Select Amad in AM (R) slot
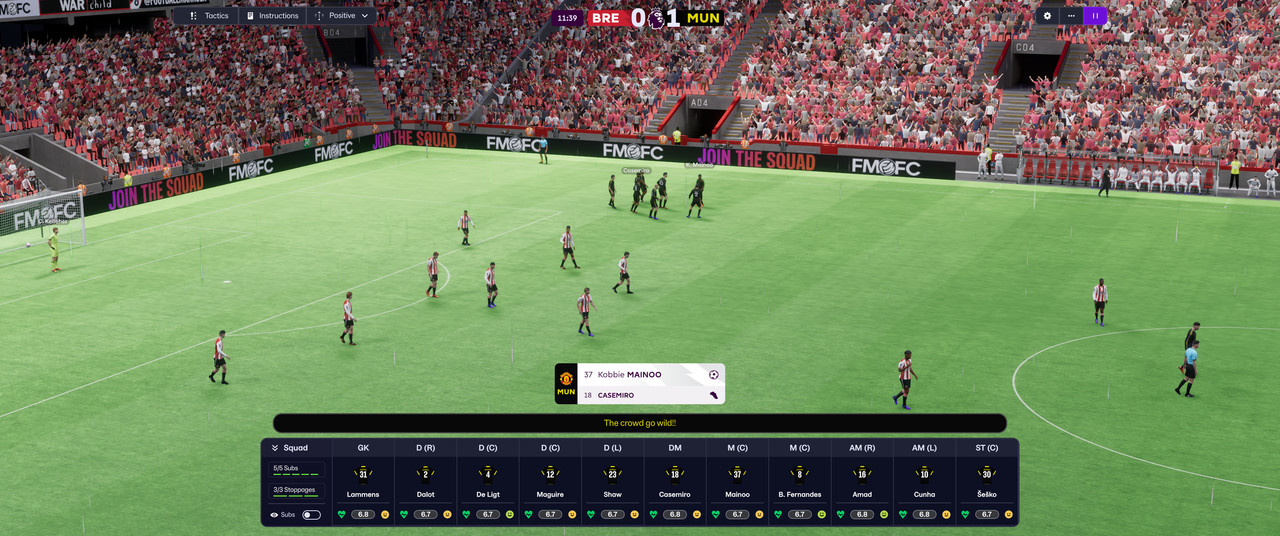This screenshot has height=536, width=1280. pos(862,482)
